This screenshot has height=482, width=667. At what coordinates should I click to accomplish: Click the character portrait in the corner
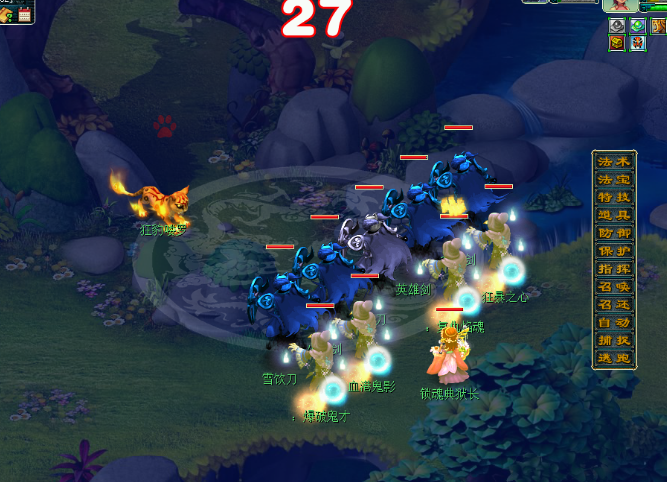pyautogui.click(x=620, y=6)
